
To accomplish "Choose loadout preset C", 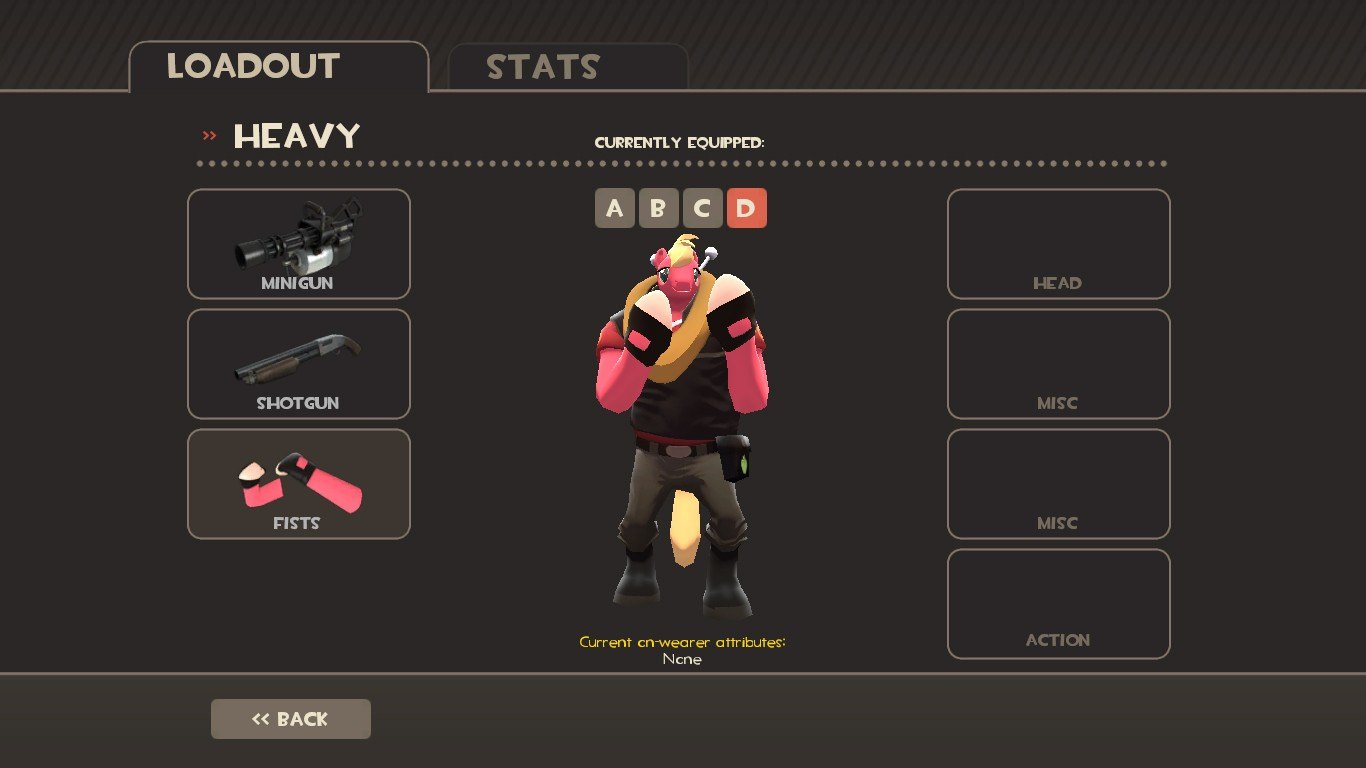I will tap(702, 208).
